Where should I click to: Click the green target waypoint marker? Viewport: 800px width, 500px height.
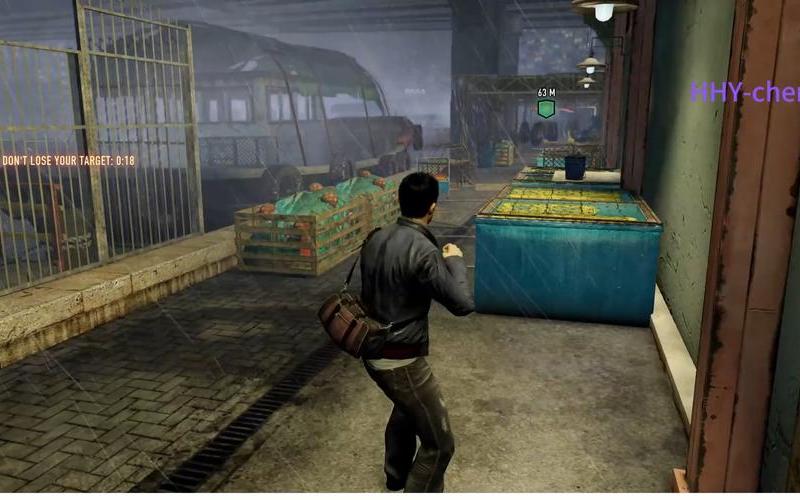[545, 108]
